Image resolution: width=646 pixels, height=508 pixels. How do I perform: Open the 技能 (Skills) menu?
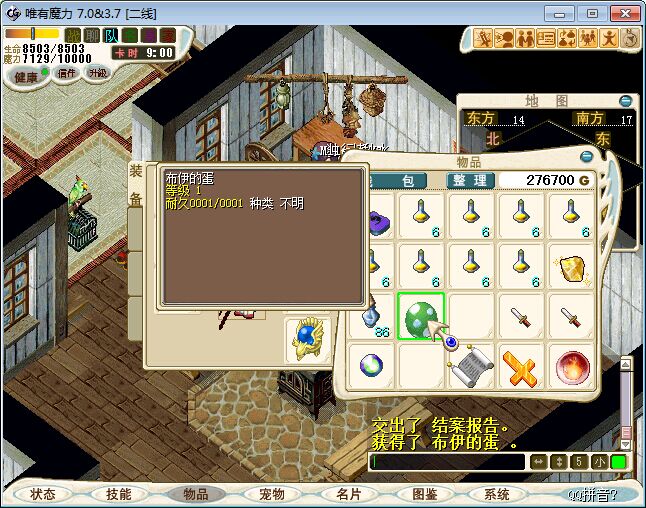(118, 494)
